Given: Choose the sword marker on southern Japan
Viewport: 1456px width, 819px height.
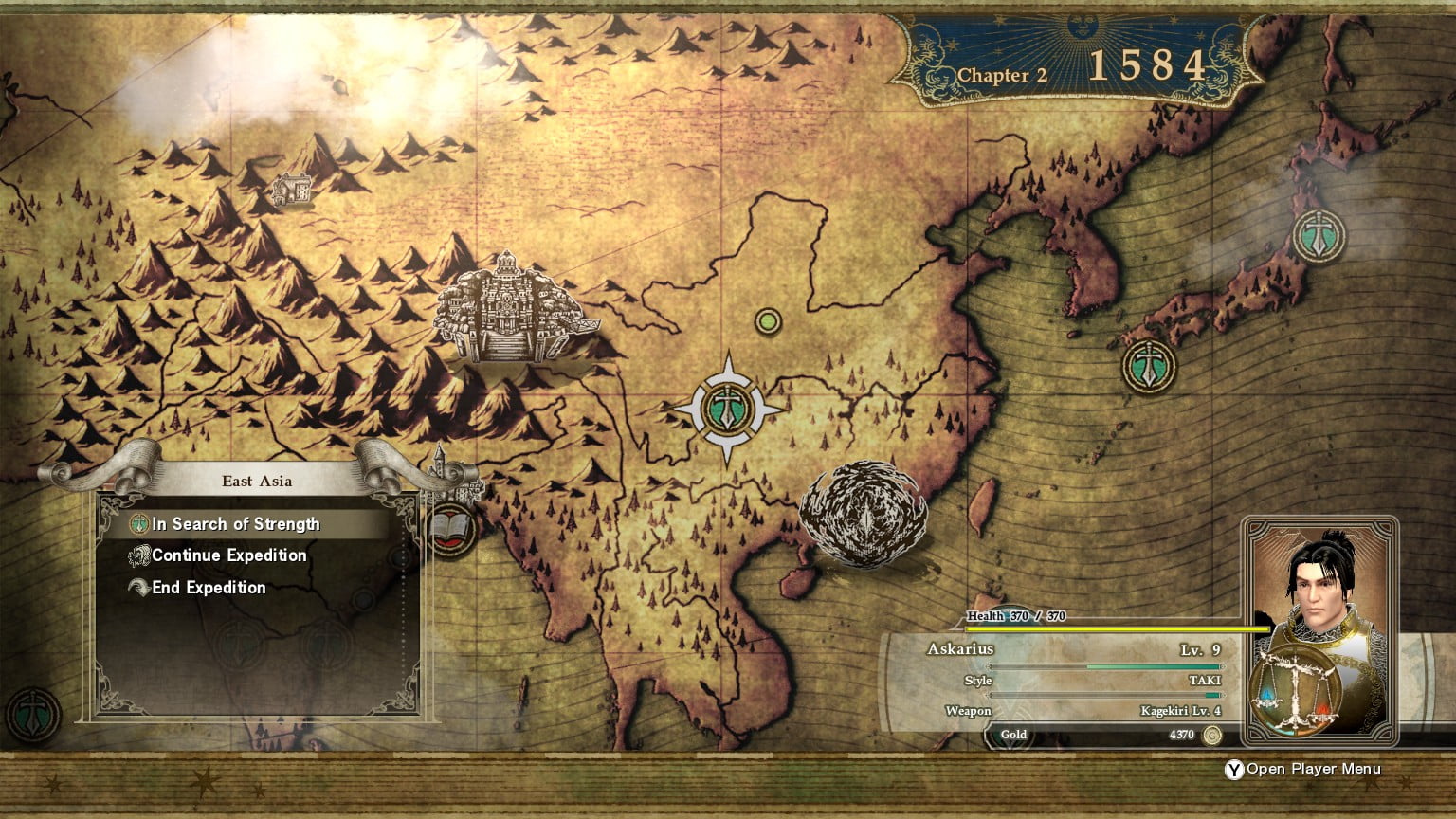Looking at the screenshot, I should point(1149,366).
